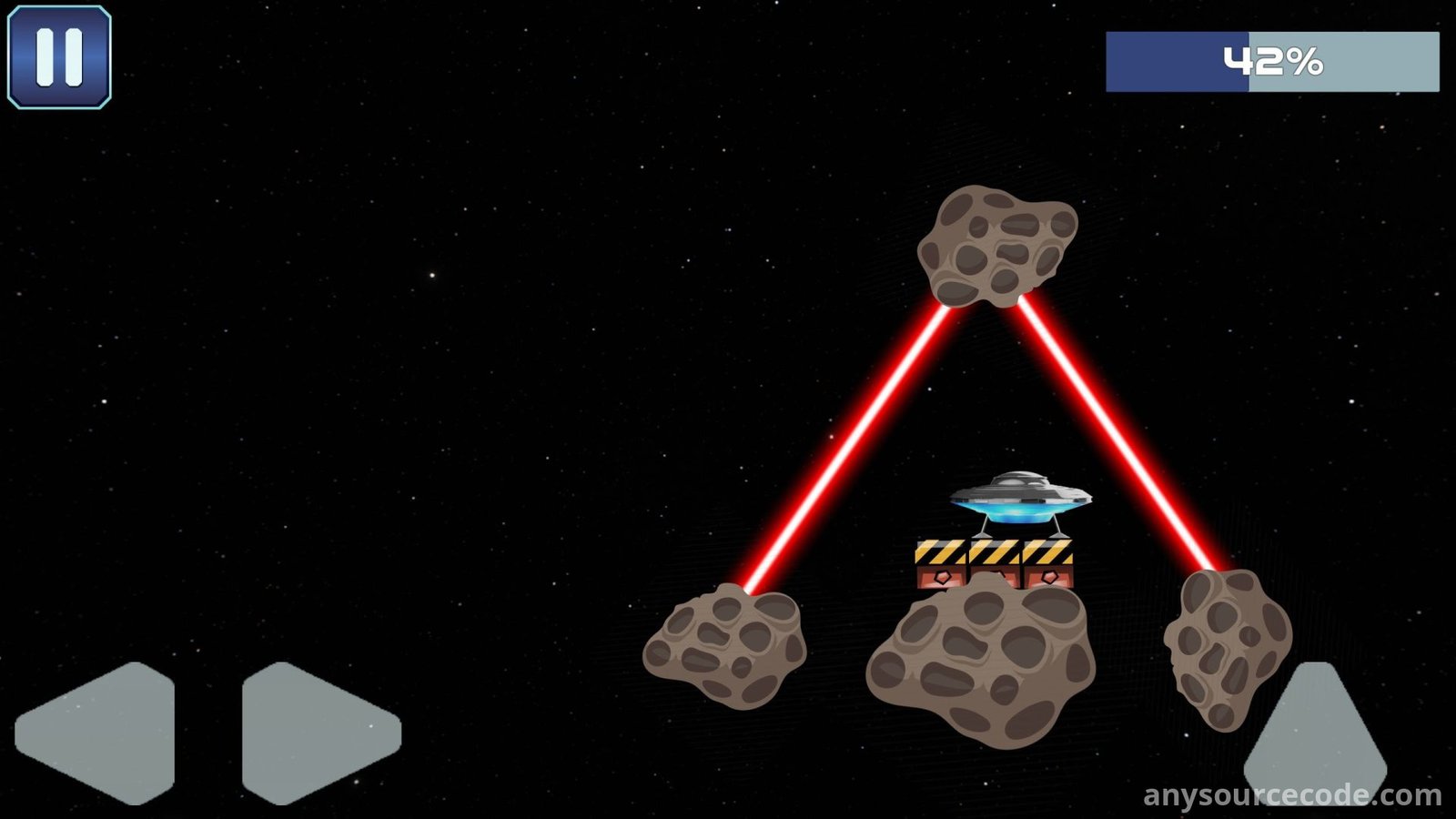This screenshot has height=819, width=1456.
Task: Tap the right arrow steering control
Action: click(x=314, y=733)
